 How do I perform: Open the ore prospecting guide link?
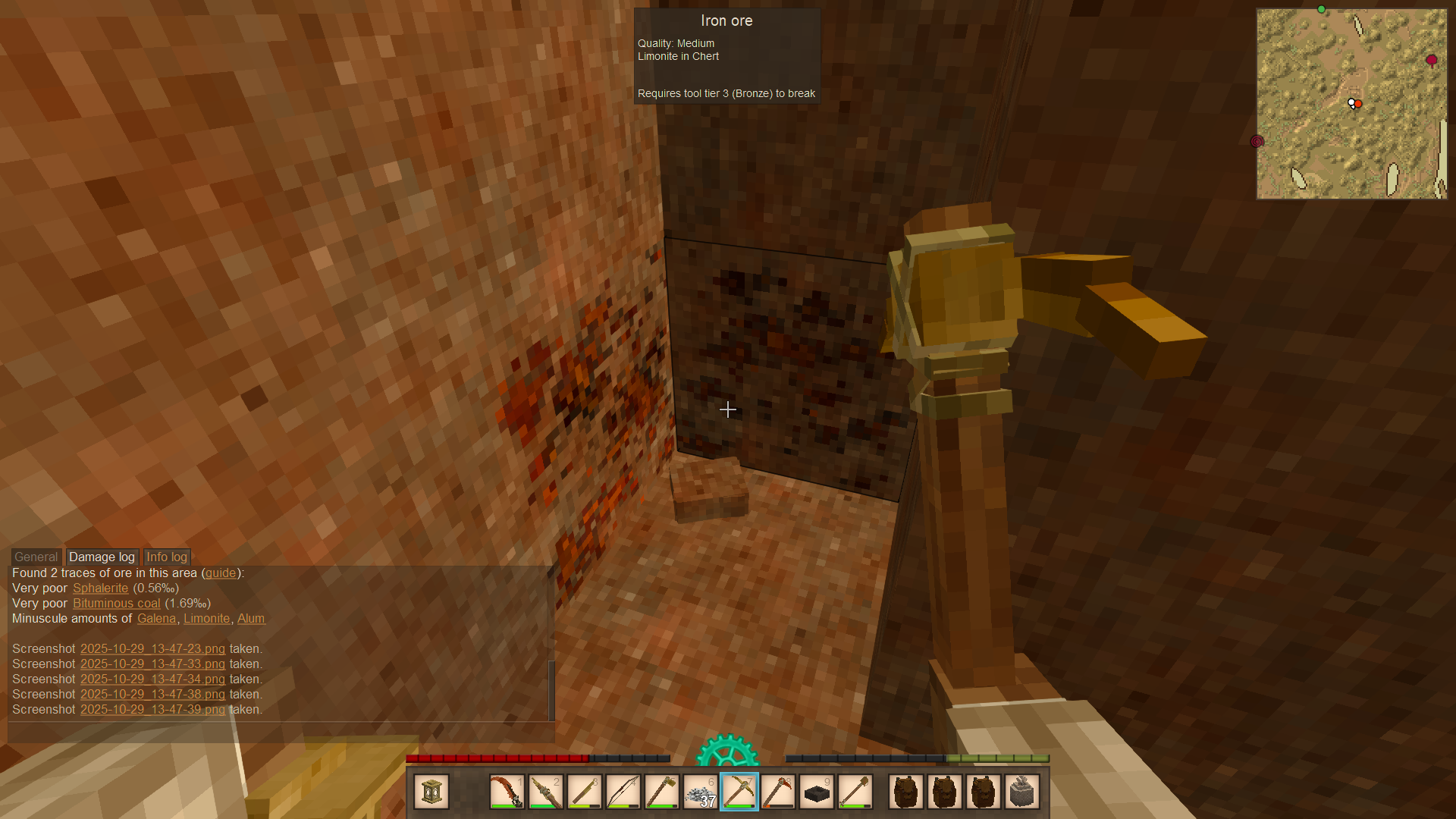221,573
